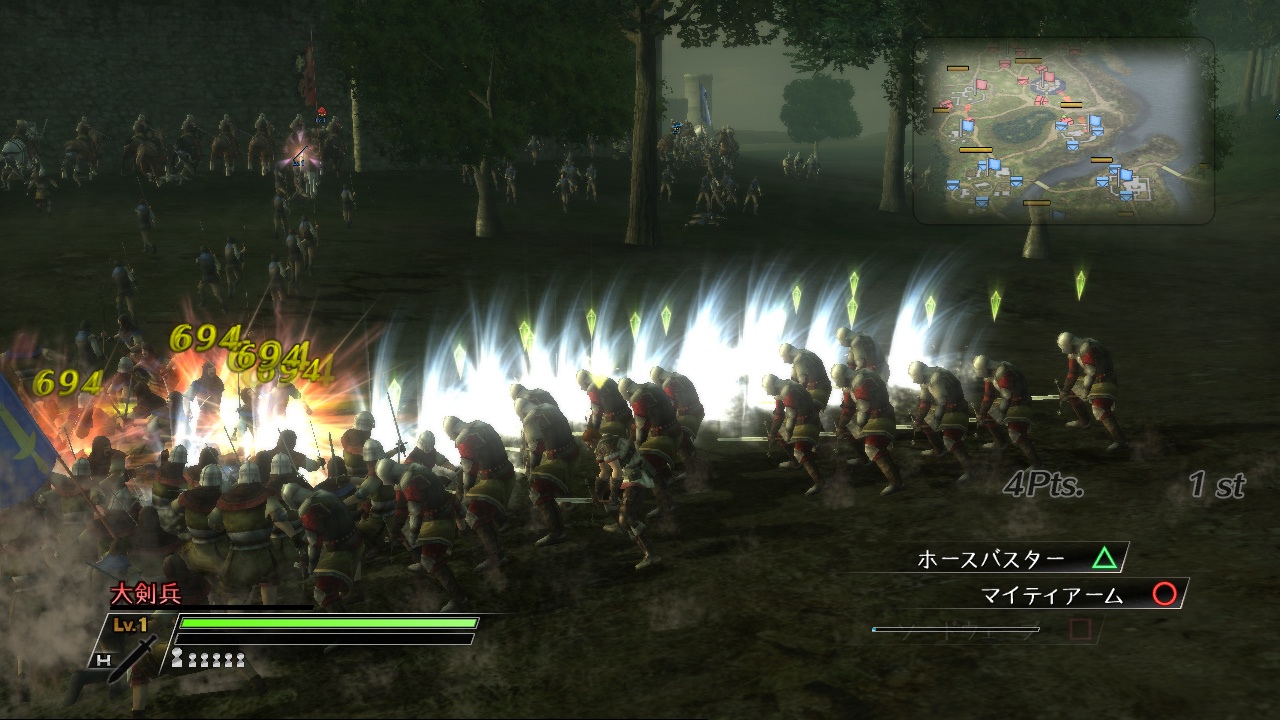This screenshot has width=1280, height=720.
Task: Click the dimmed Square button icon
Action: (1078, 631)
